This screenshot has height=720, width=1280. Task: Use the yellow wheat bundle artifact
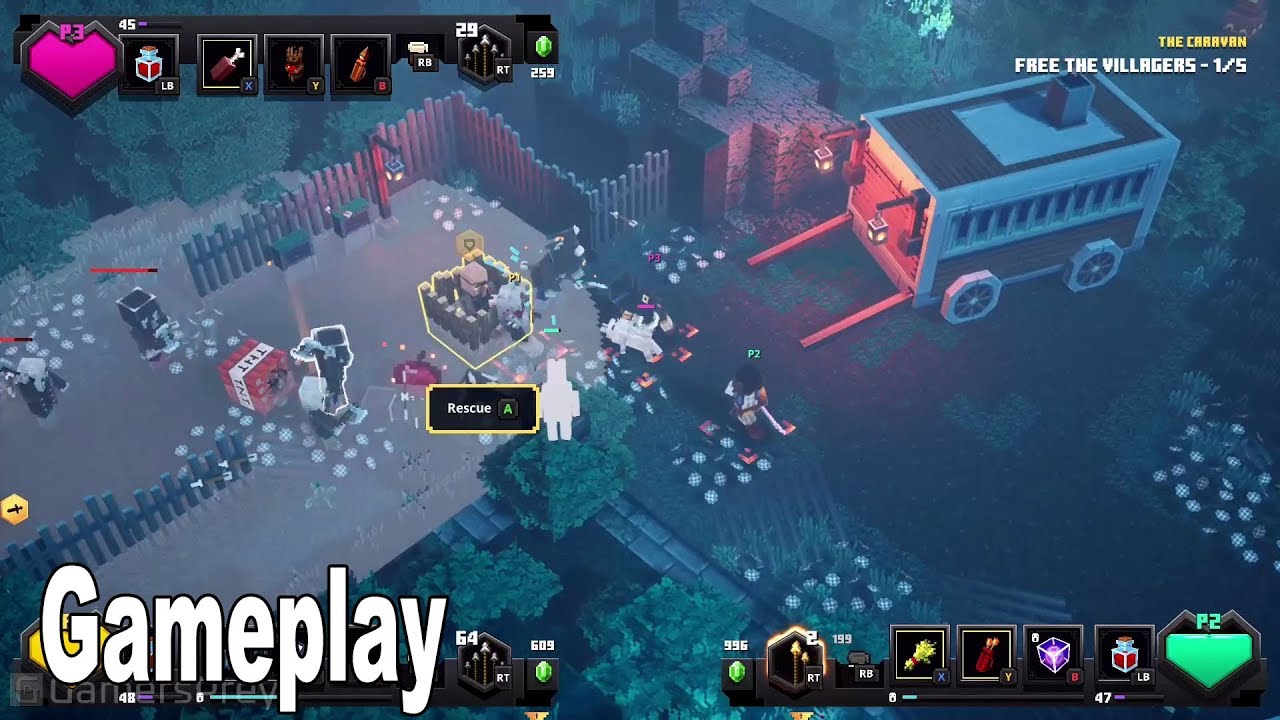pos(920,656)
